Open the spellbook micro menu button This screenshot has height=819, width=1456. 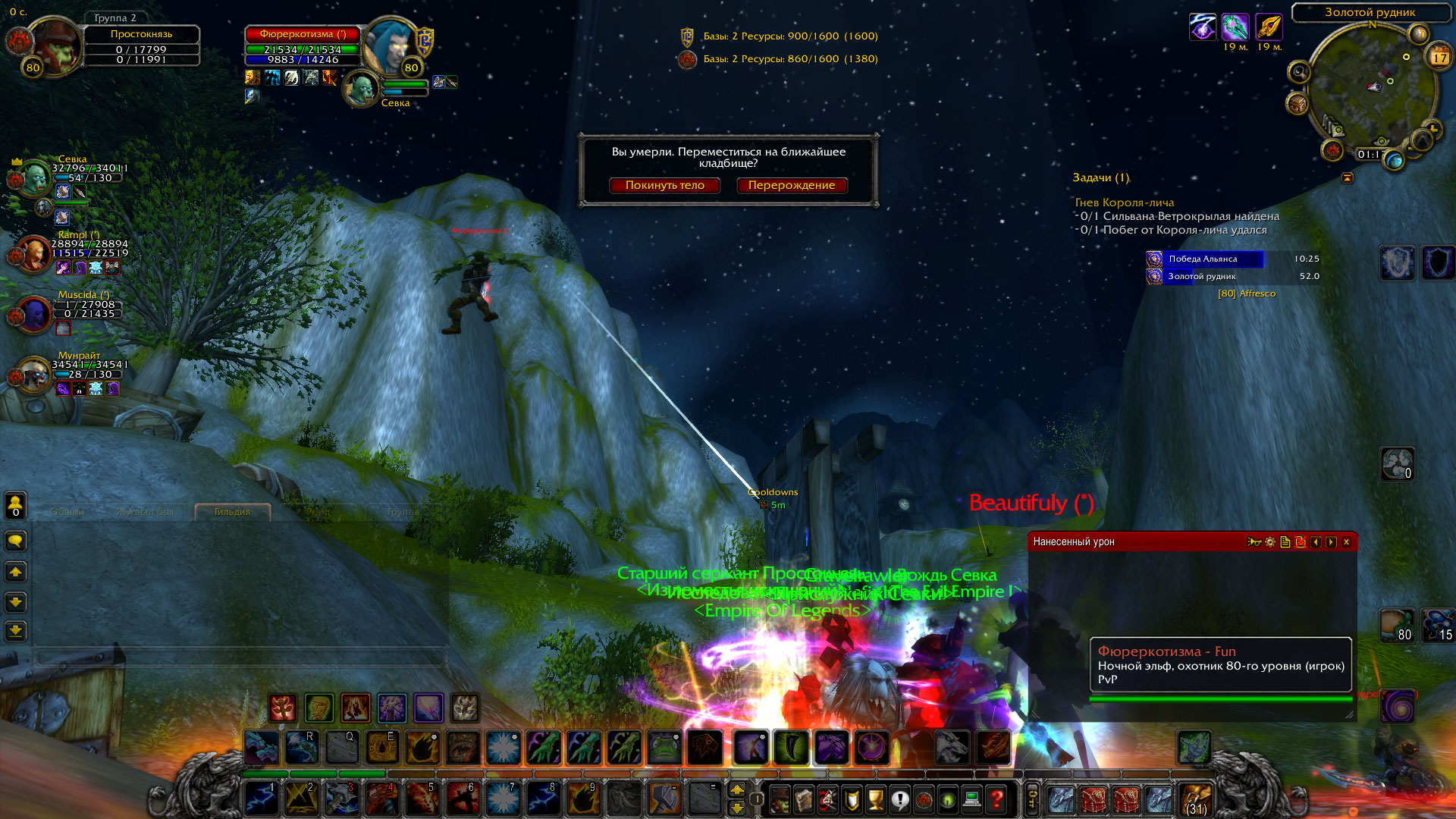tap(803, 799)
